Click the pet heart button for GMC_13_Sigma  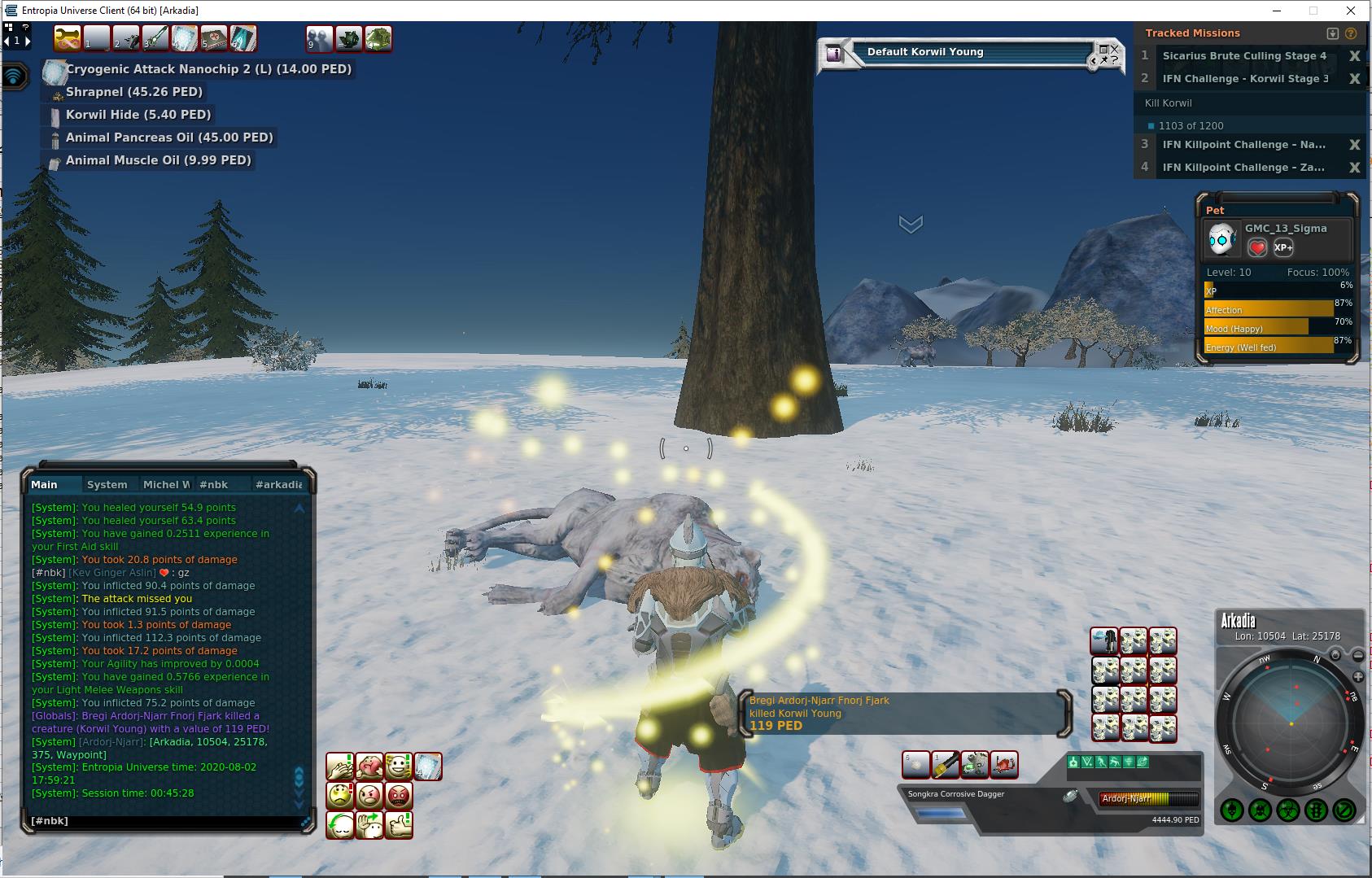click(1257, 247)
